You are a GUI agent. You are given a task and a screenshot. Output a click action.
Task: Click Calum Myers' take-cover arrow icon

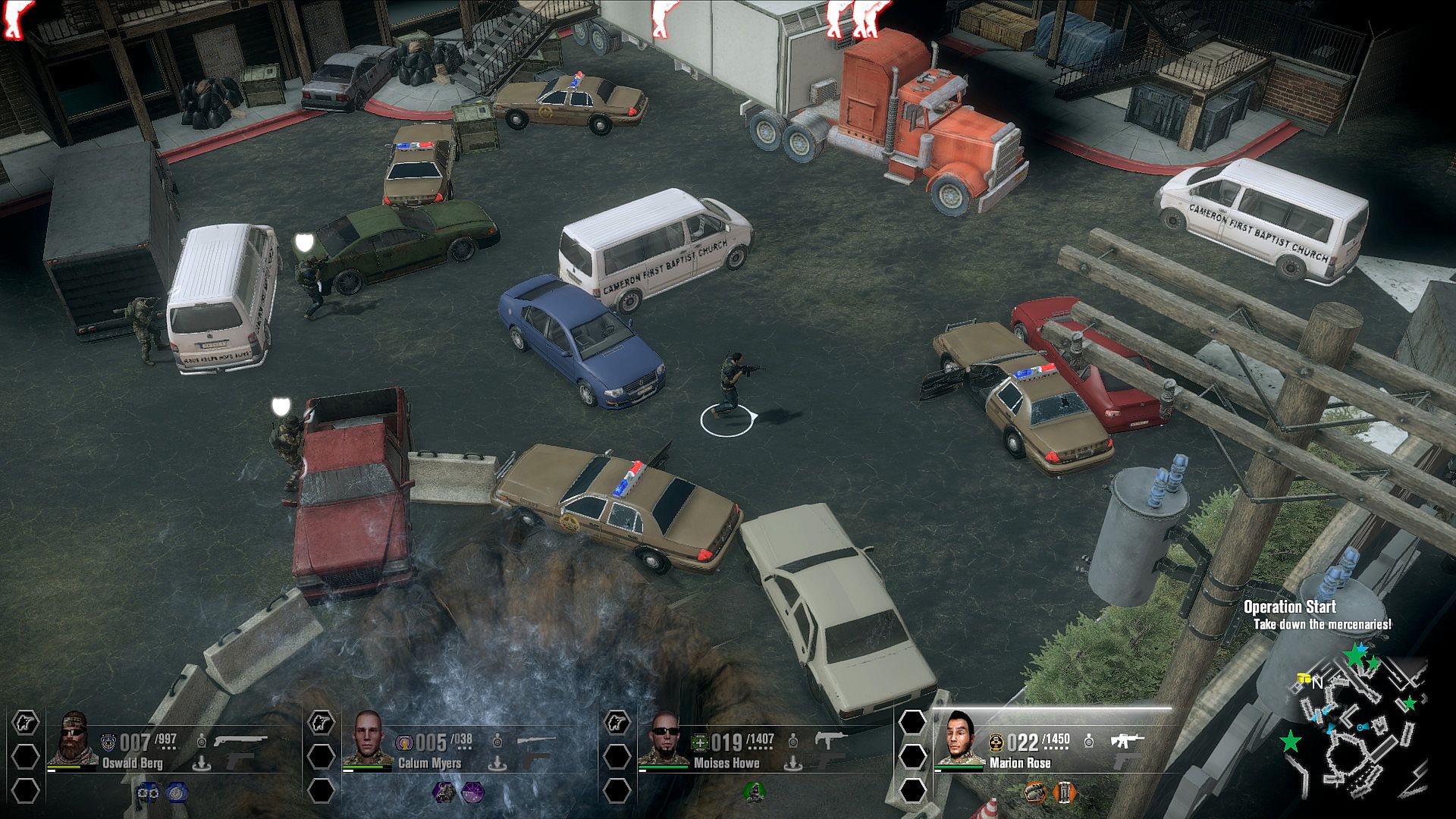click(497, 762)
